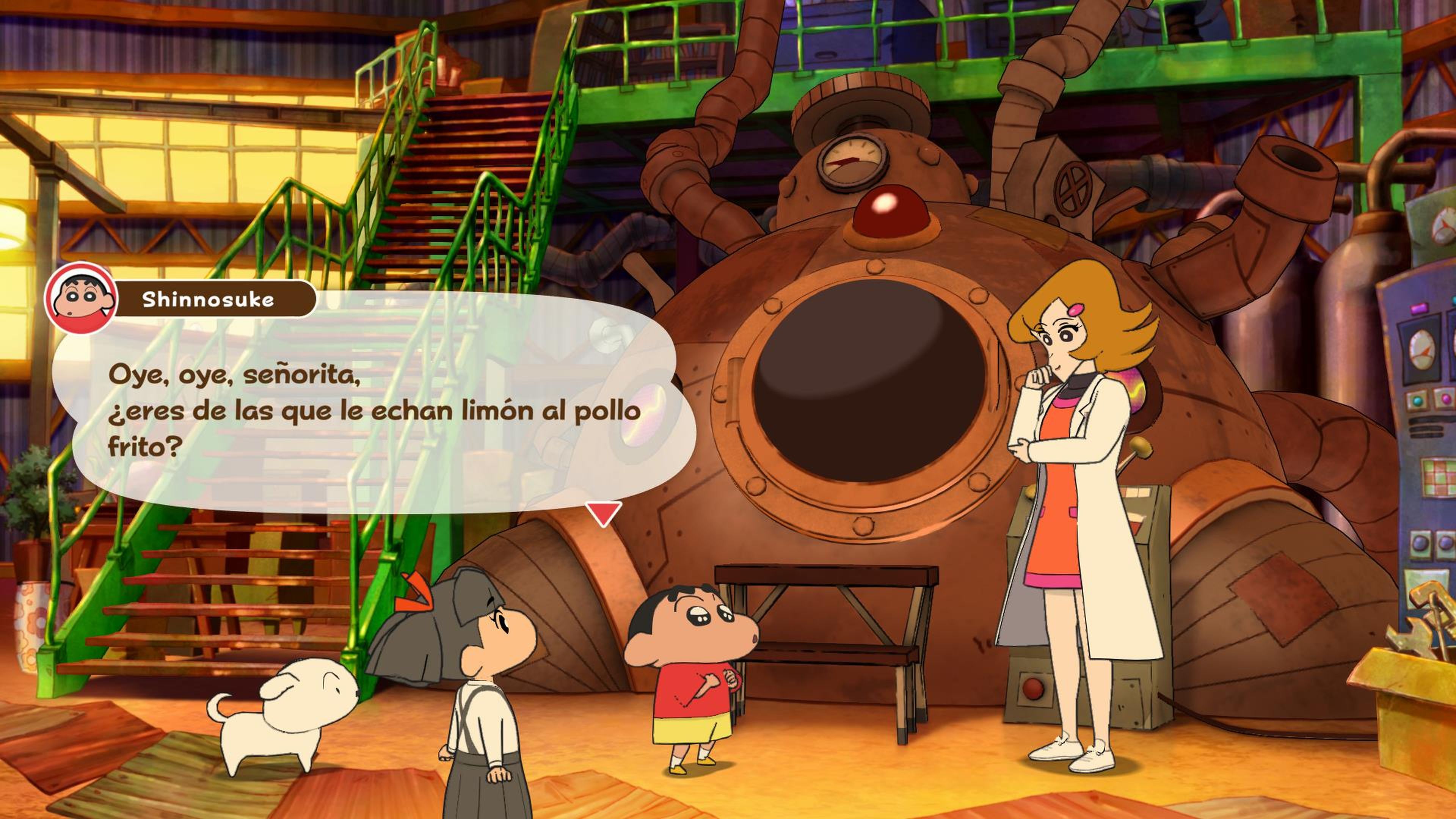Click the pink indicator light above the panel
Screen dimensions: 1456x819
click(1419, 308)
